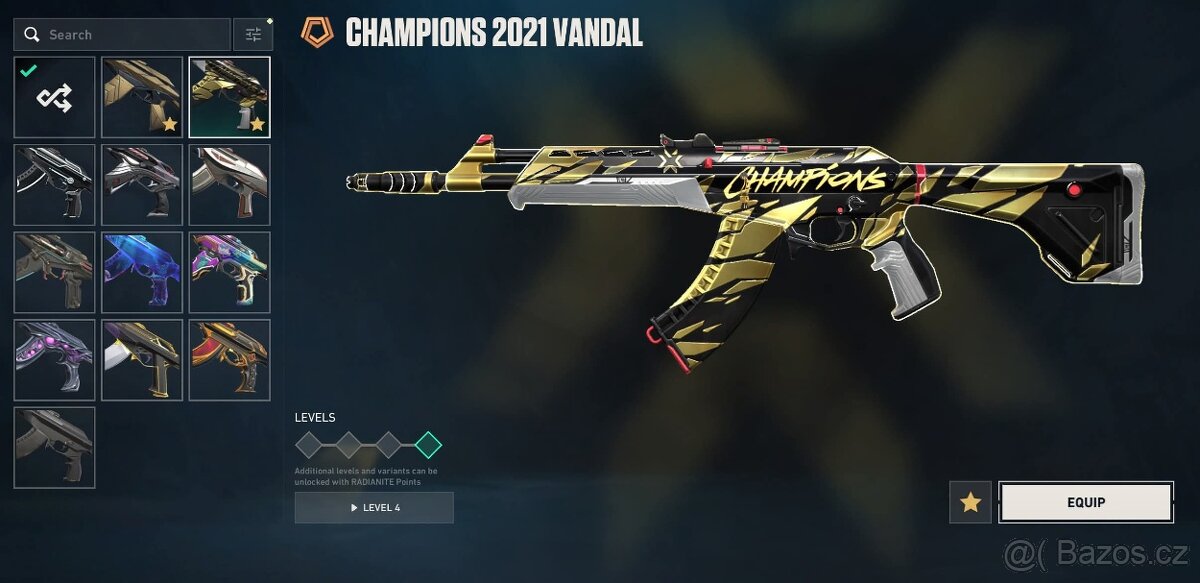Choose the red and gold Vandal skin

pos(229,359)
